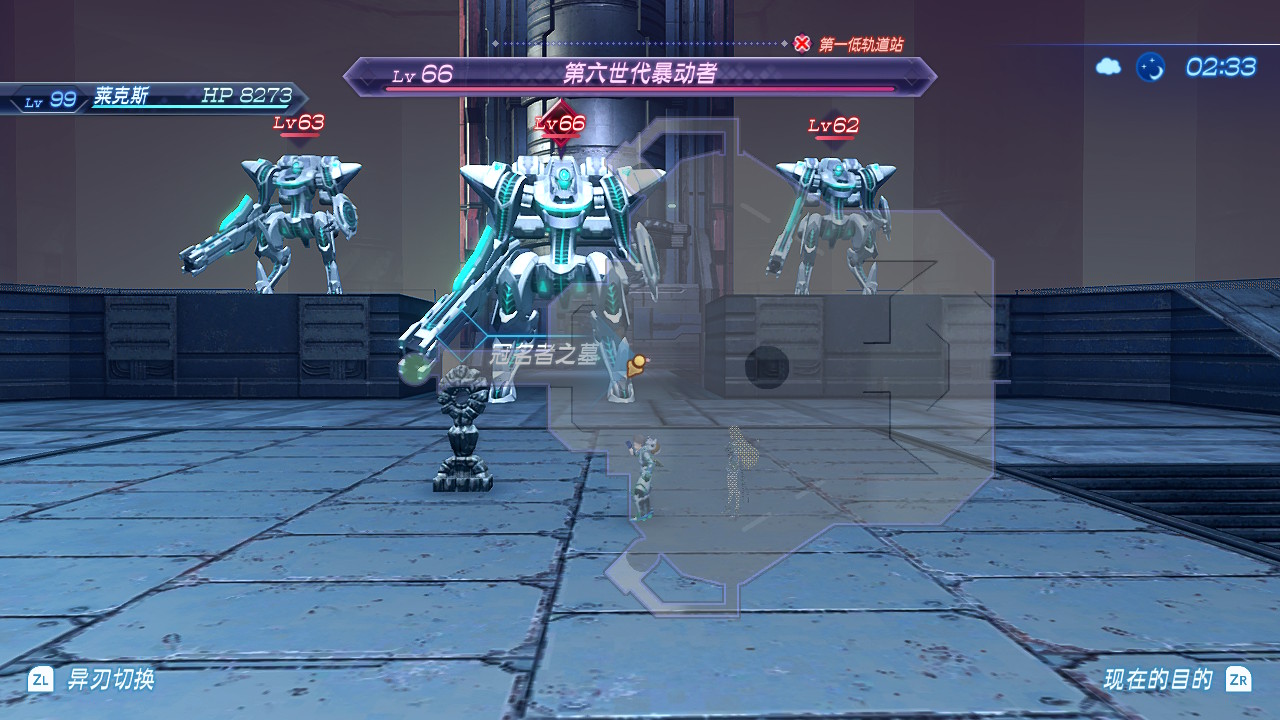Select the 第一低轨道站 location label
Image resolution: width=1280 pixels, height=720 pixels.
click(x=860, y=44)
